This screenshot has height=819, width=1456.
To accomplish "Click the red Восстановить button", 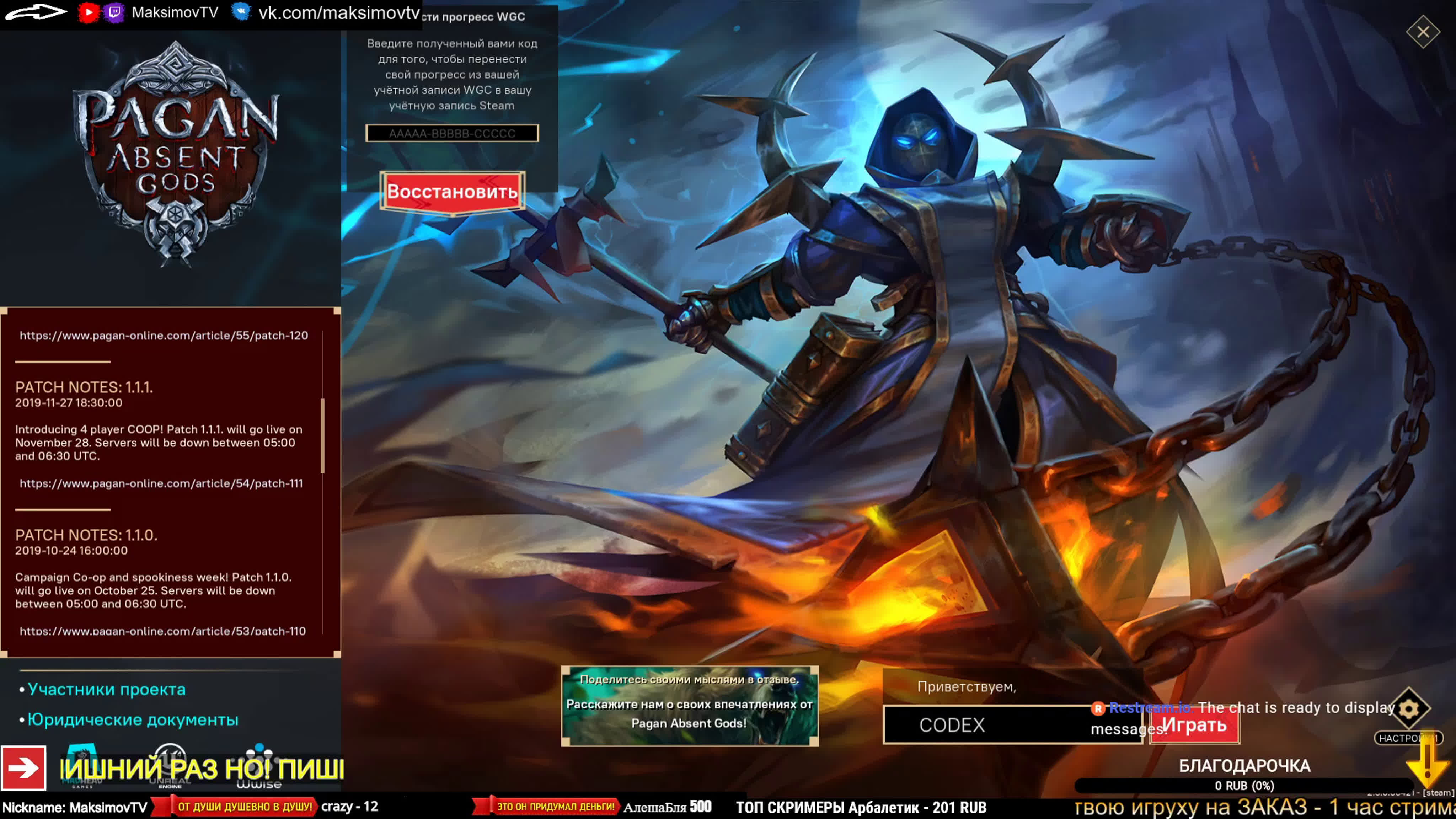I will coord(452,192).
